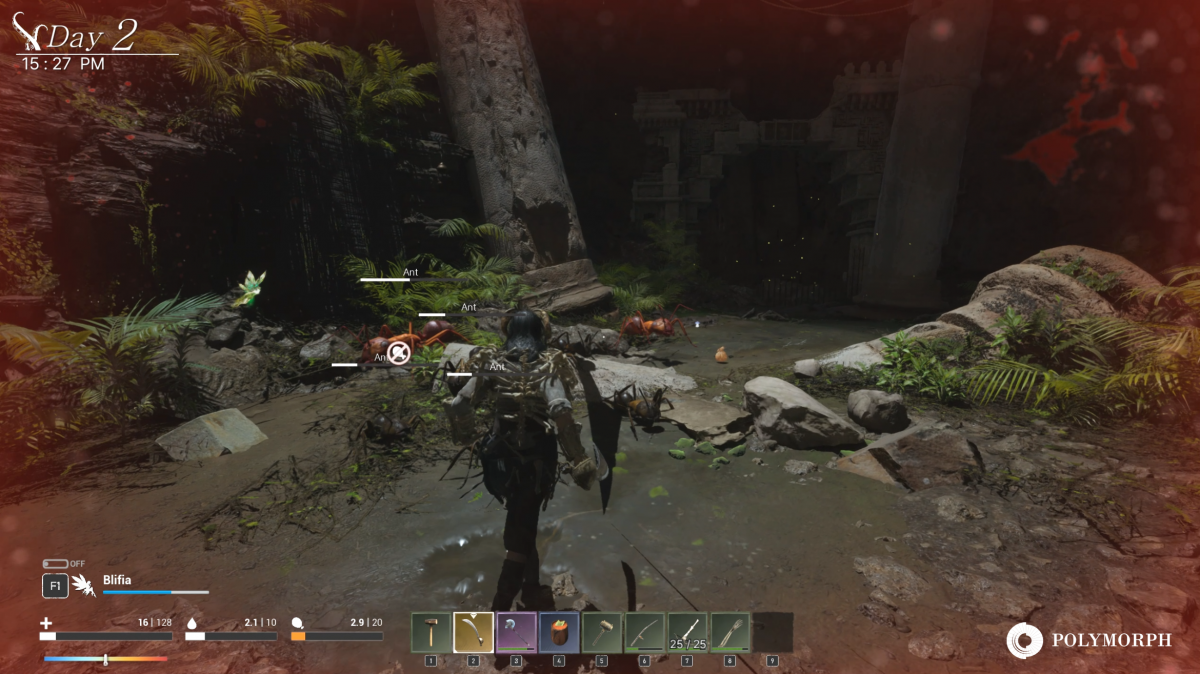
Task: Equip the purple-backed axe in the hotbar
Action: [x=517, y=632]
